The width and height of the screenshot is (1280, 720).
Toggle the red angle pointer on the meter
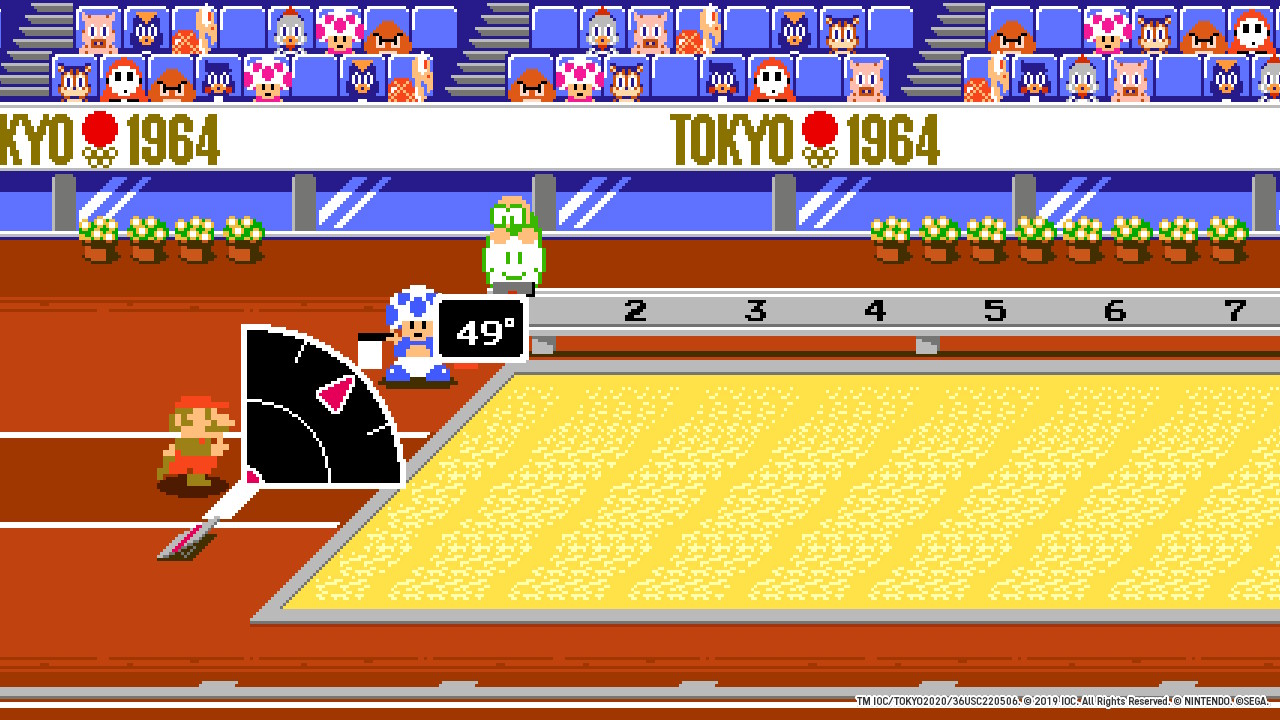pos(333,394)
